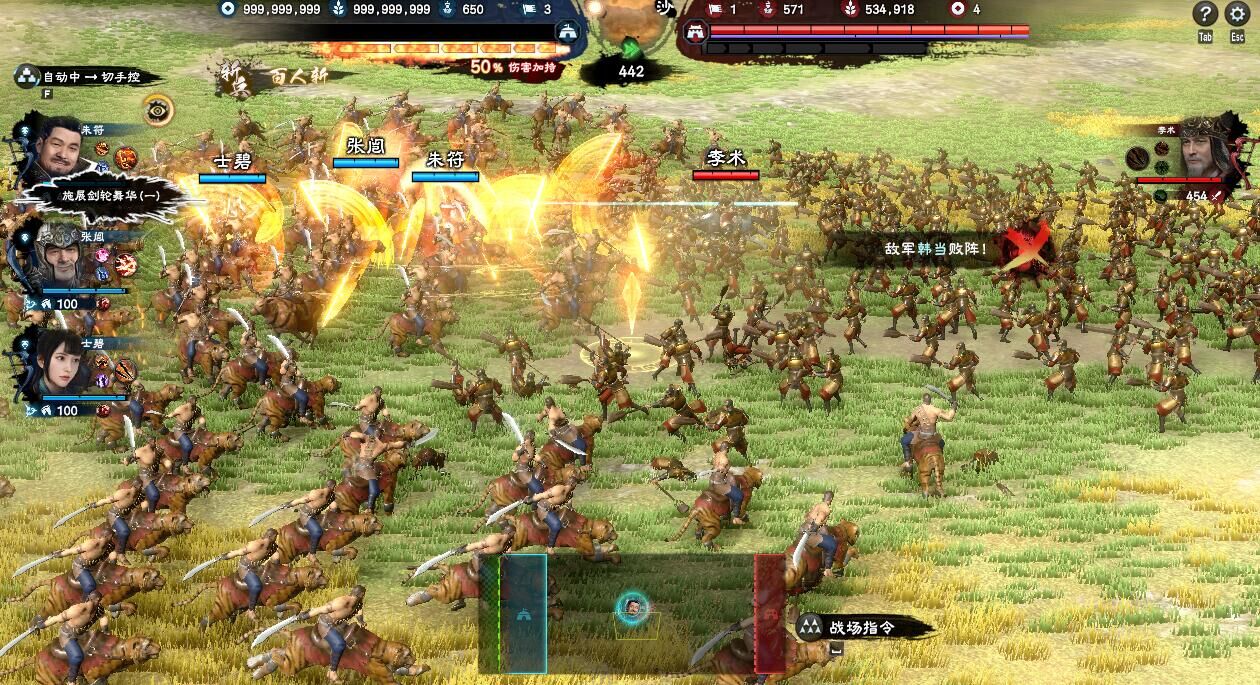Toggle the eye view icon

157,110
